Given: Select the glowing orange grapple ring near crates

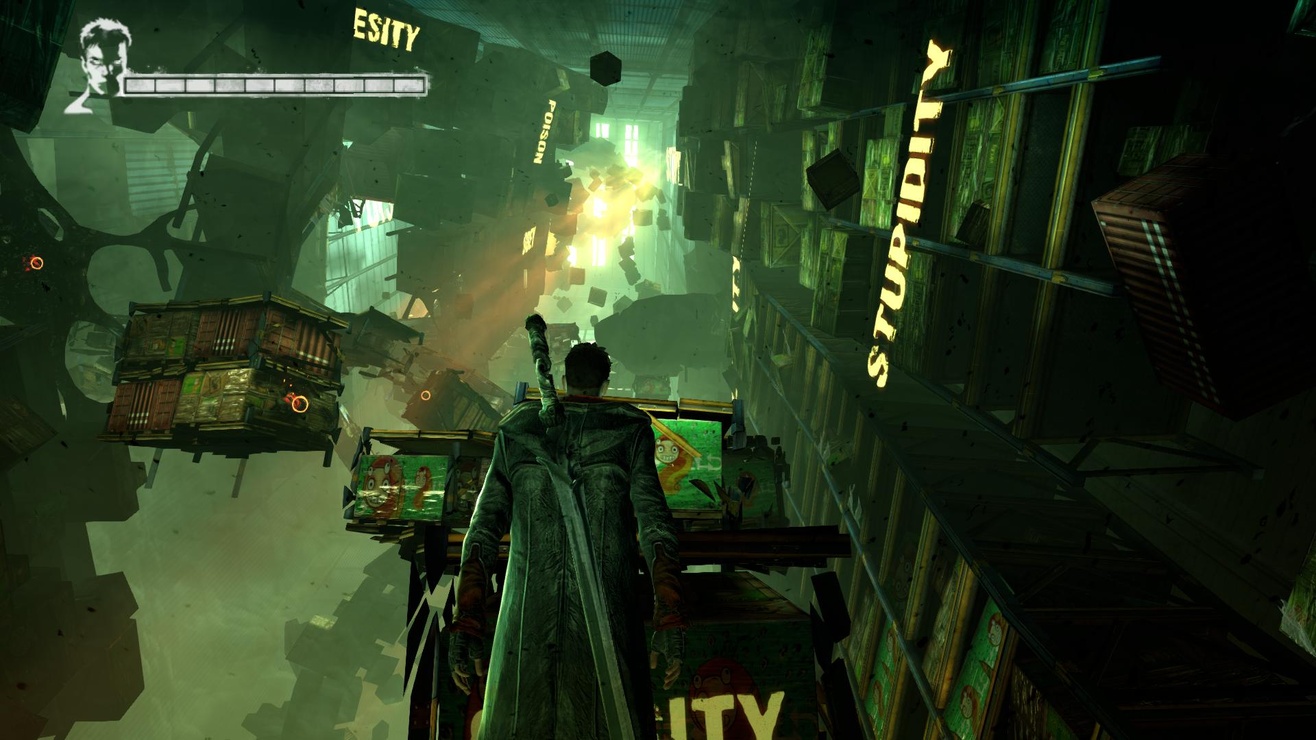Looking at the screenshot, I should point(300,405).
